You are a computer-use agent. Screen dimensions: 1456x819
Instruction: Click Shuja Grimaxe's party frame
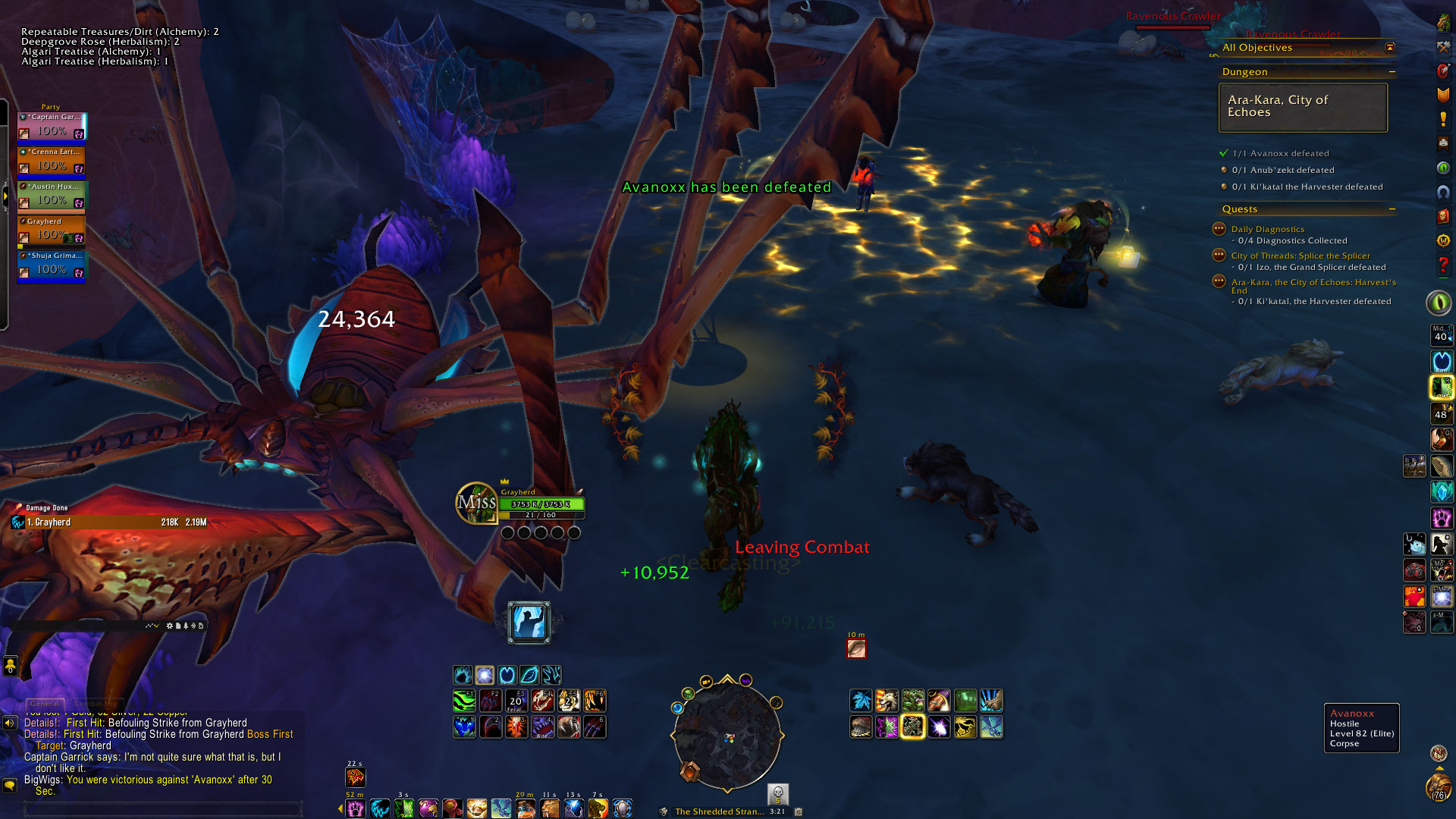52,265
